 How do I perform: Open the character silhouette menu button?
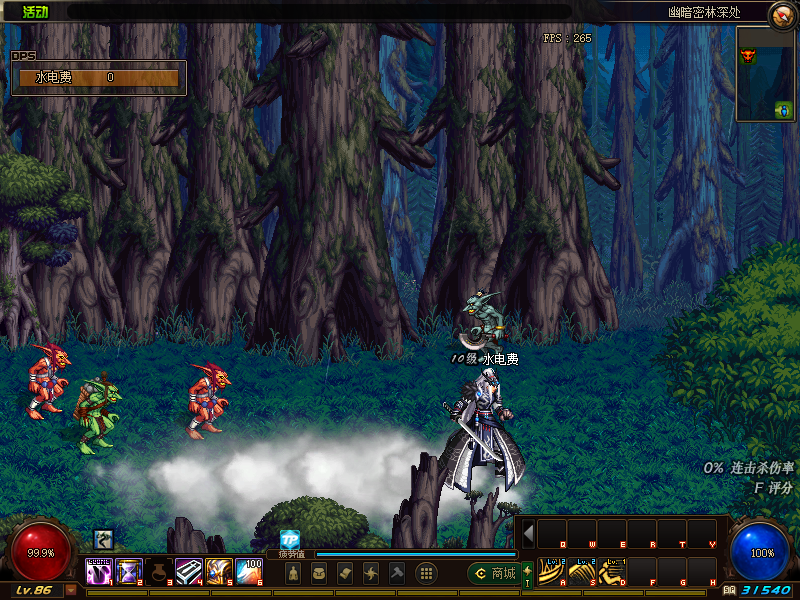pyautogui.click(x=293, y=573)
